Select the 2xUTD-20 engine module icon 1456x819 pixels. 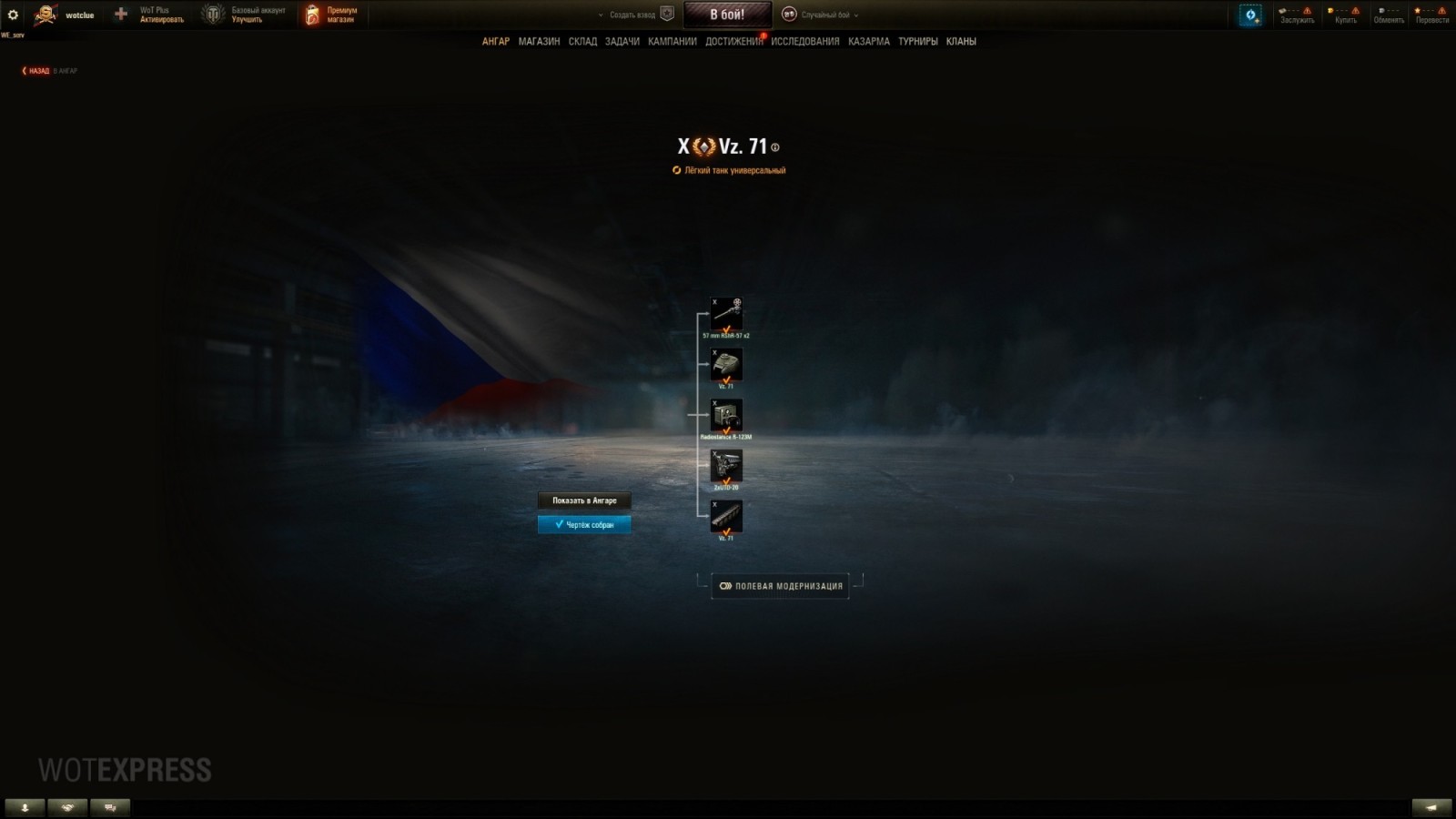click(726, 466)
